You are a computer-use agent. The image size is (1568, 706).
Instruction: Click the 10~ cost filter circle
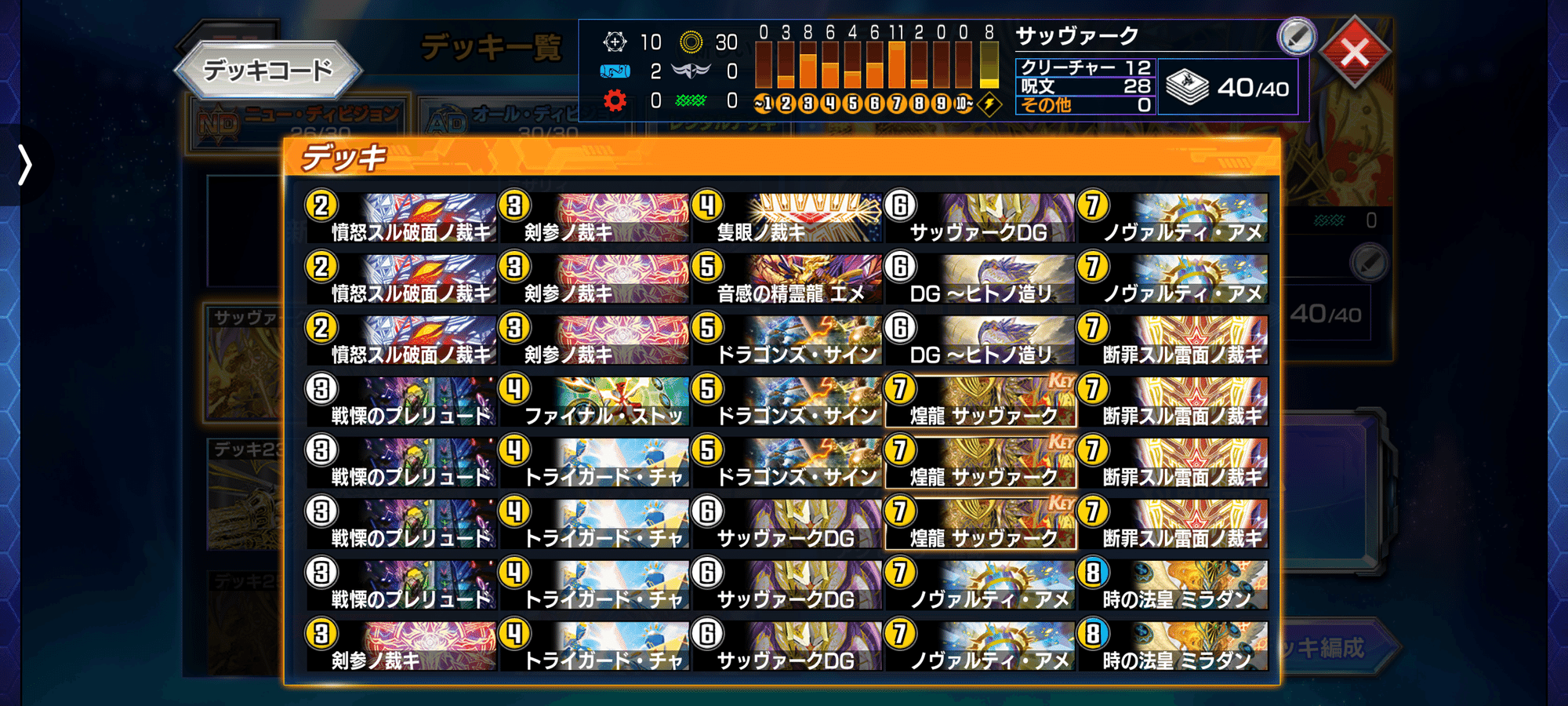click(963, 104)
